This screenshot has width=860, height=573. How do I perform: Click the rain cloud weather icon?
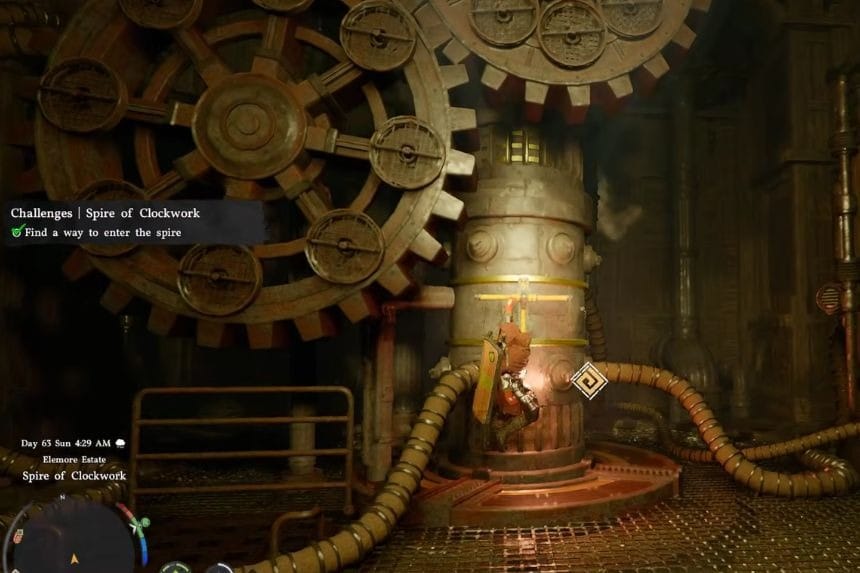click(121, 443)
